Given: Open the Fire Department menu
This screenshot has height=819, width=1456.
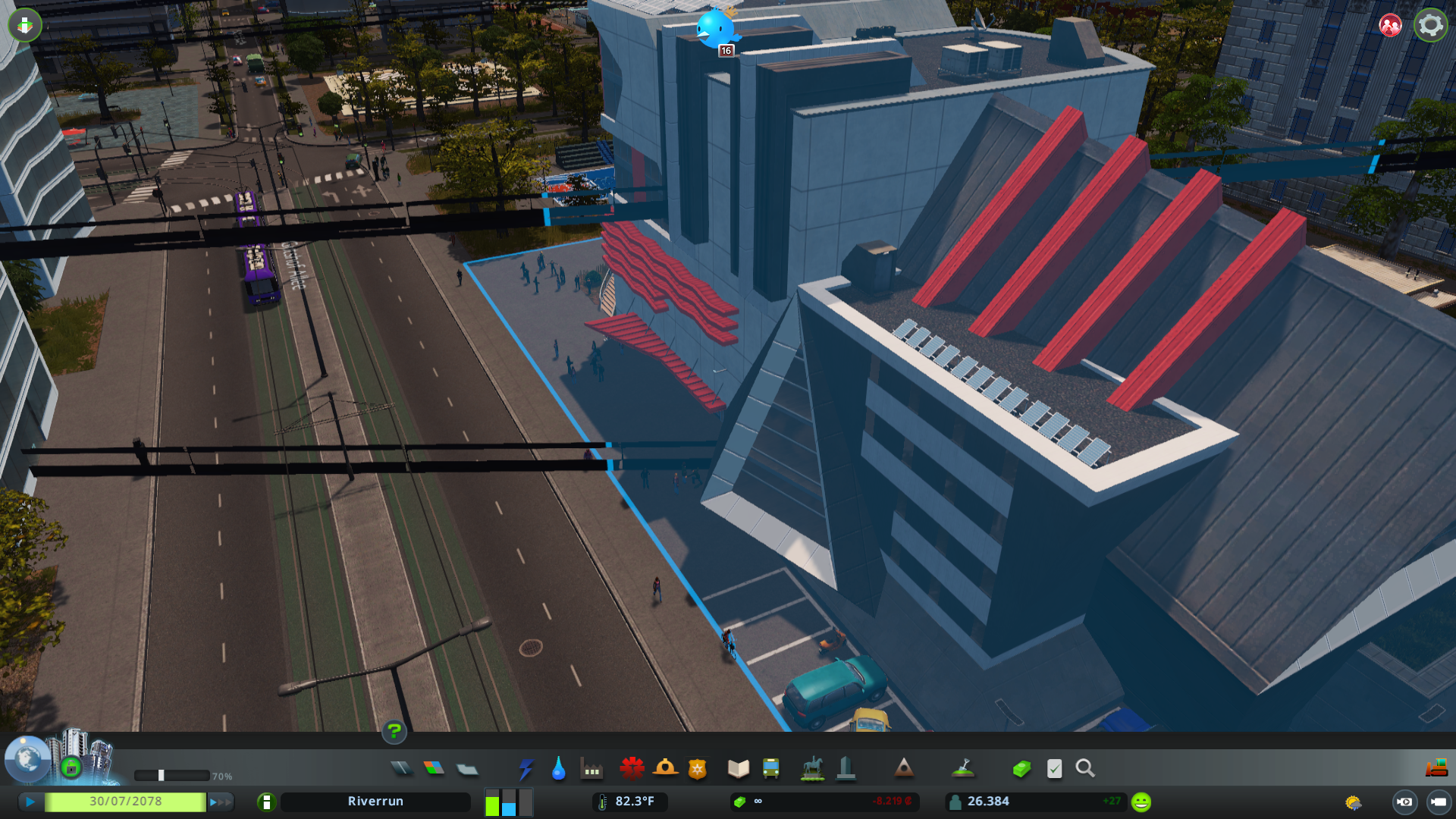Looking at the screenshot, I should (x=666, y=768).
